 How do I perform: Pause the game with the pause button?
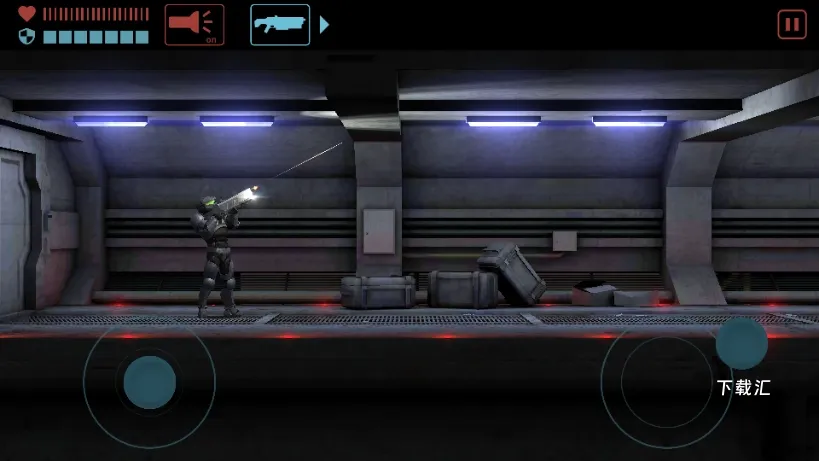pos(791,25)
